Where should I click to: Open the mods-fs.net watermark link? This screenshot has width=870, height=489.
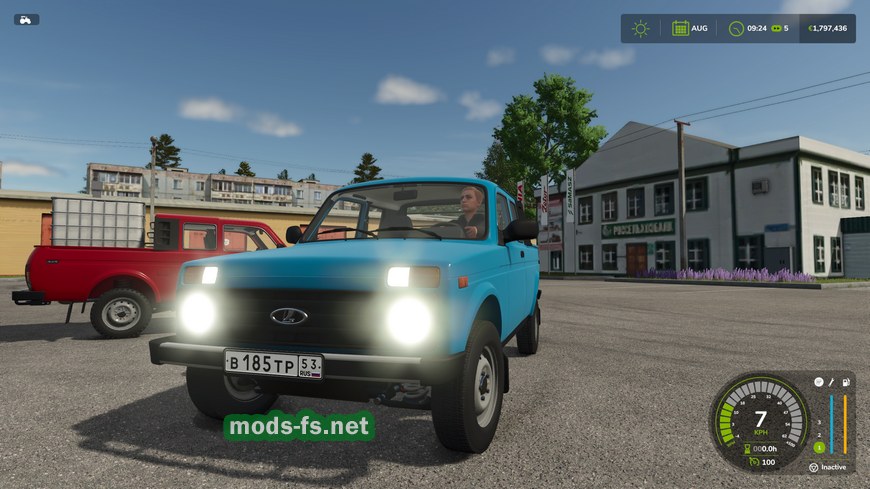(x=299, y=426)
